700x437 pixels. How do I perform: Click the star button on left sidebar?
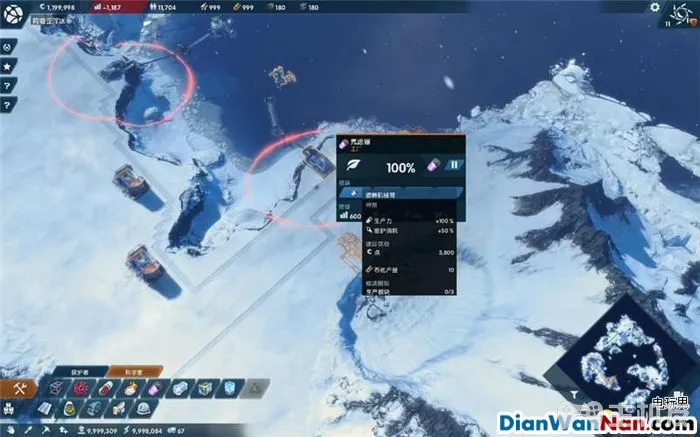click(x=7, y=66)
